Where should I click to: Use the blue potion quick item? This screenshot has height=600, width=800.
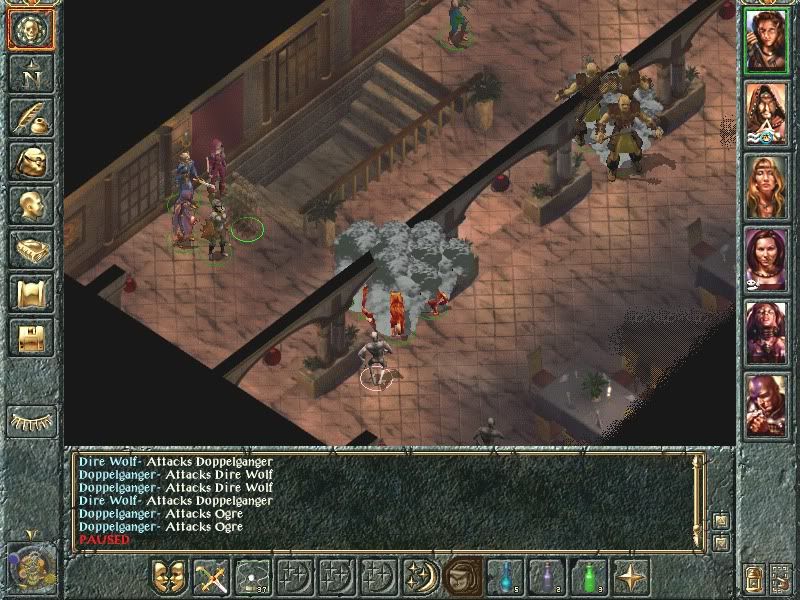tap(505, 576)
